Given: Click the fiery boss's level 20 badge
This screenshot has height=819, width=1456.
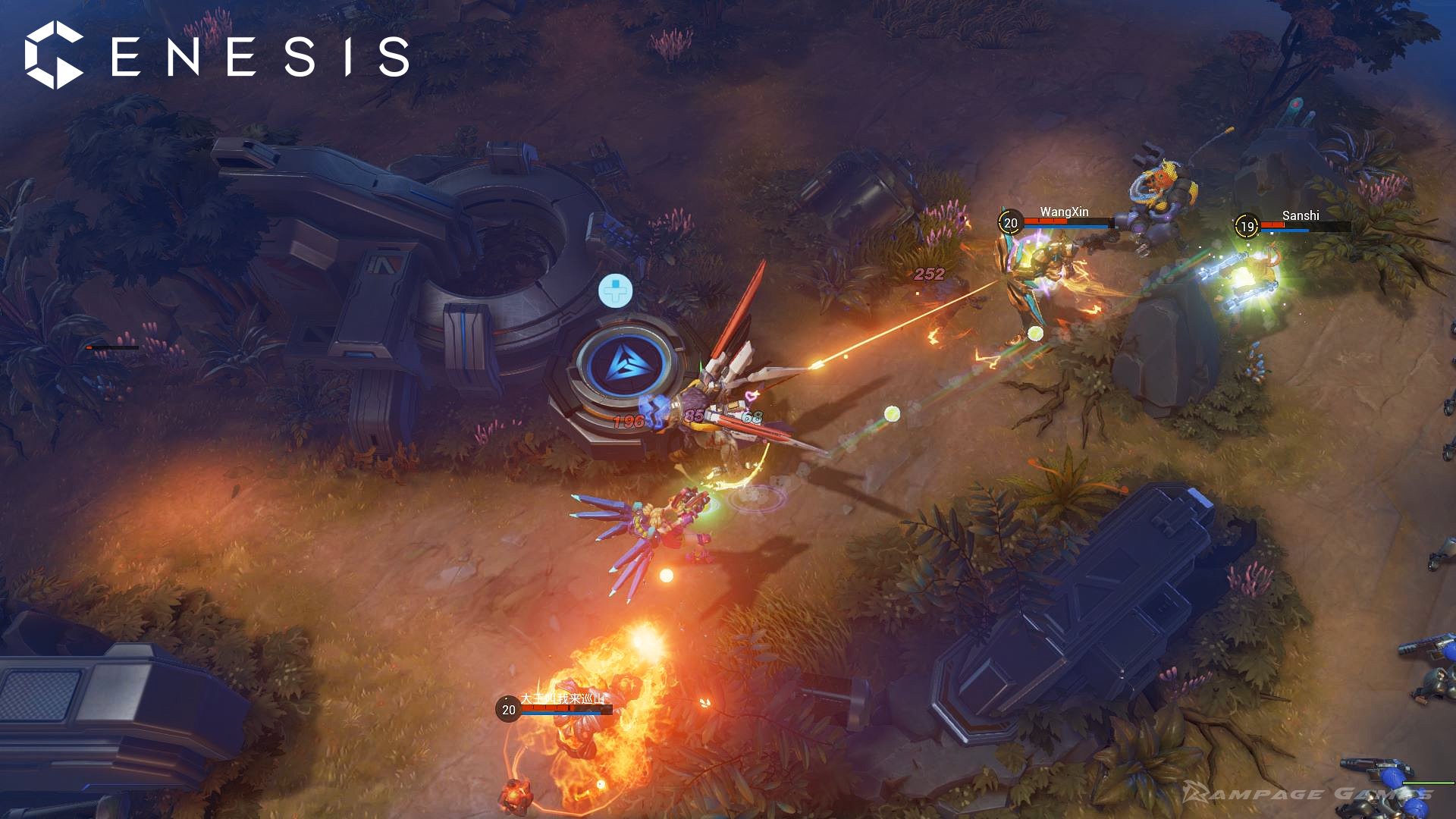Looking at the screenshot, I should [x=507, y=708].
